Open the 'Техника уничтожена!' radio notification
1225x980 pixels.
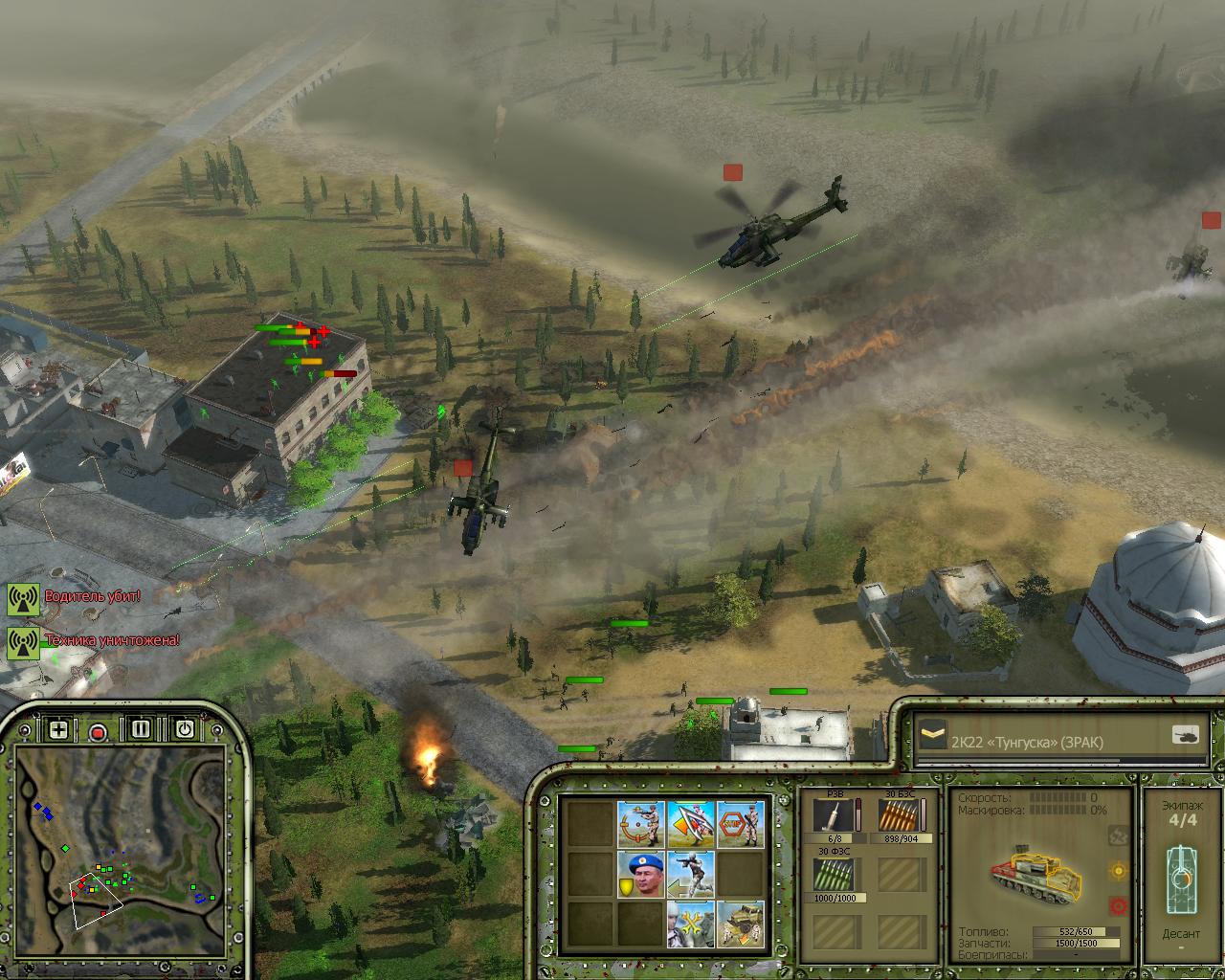pyautogui.click(x=111, y=639)
